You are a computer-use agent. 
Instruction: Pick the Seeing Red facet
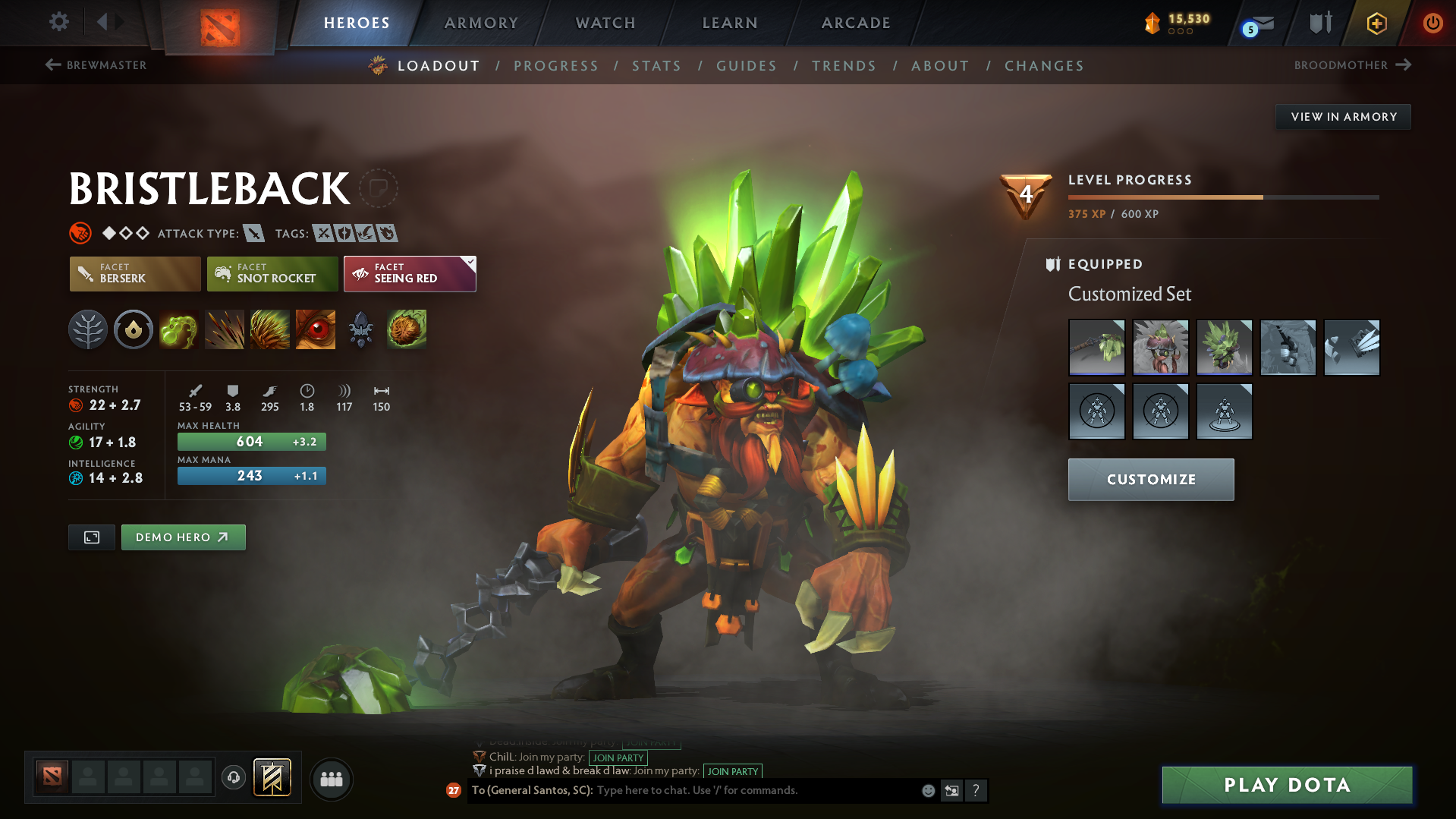[410, 274]
